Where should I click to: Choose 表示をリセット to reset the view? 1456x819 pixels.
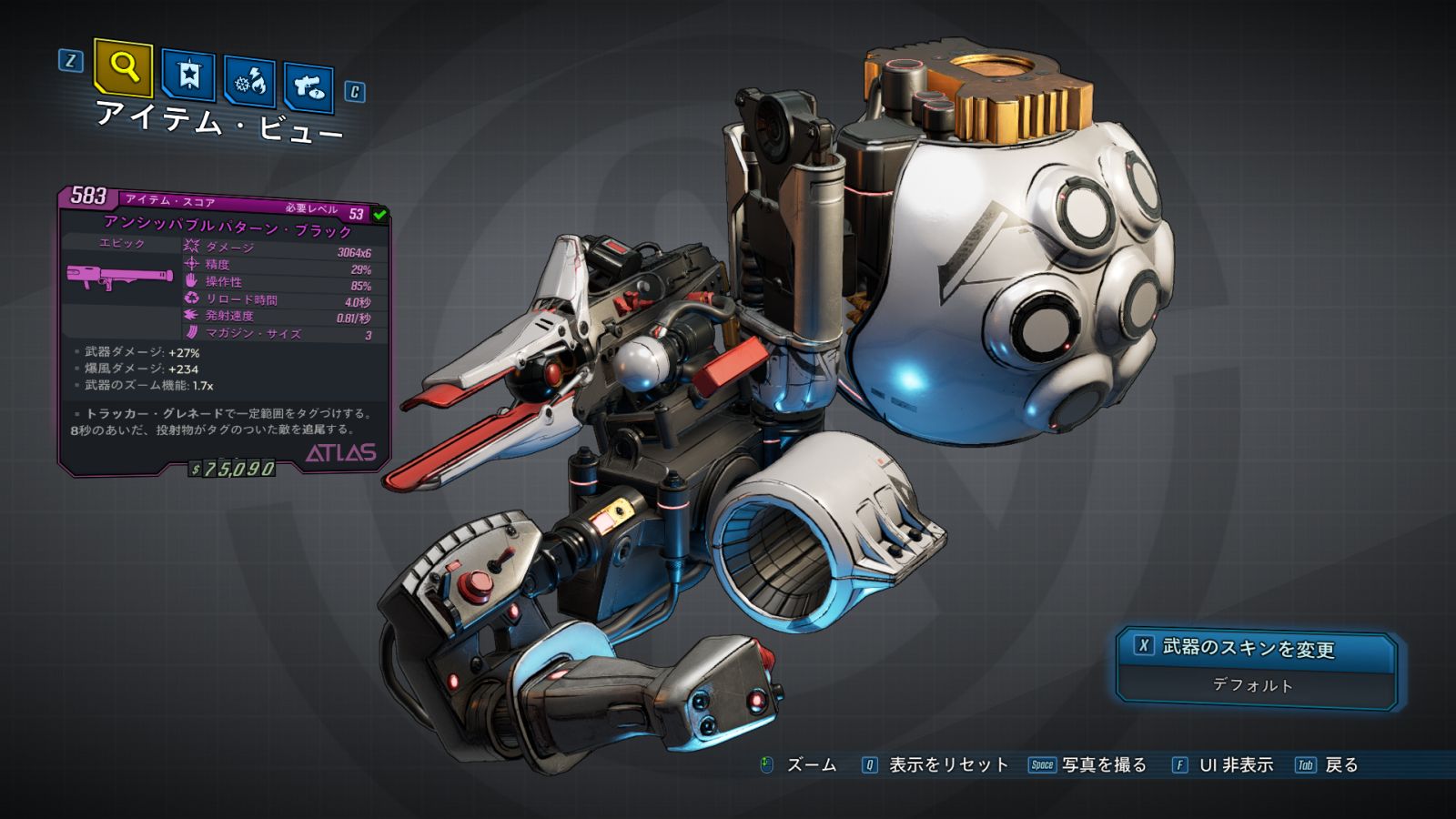[947, 765]
